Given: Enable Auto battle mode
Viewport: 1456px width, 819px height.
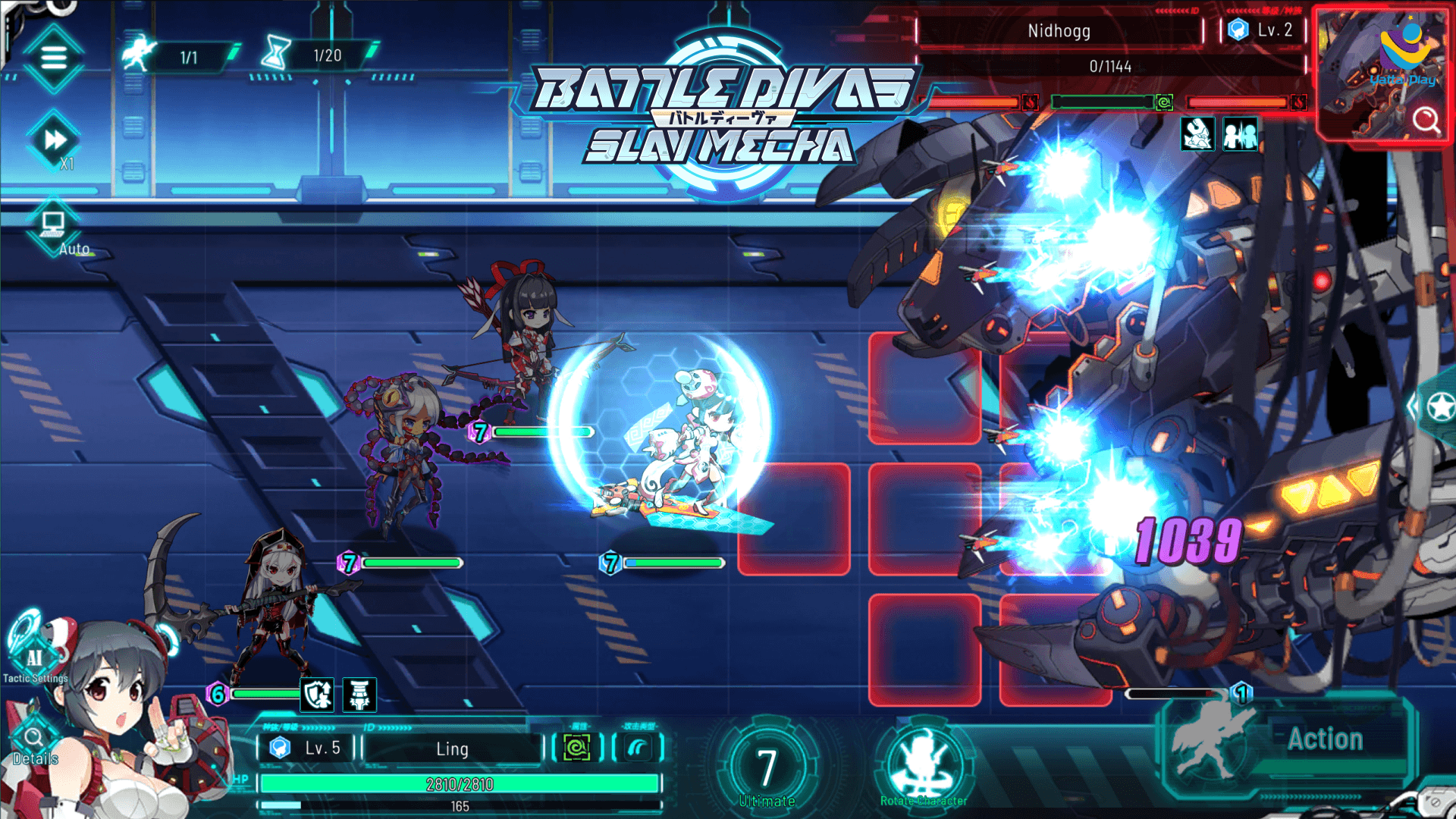Looking at the screenshot, I should (x=55, y=227).
